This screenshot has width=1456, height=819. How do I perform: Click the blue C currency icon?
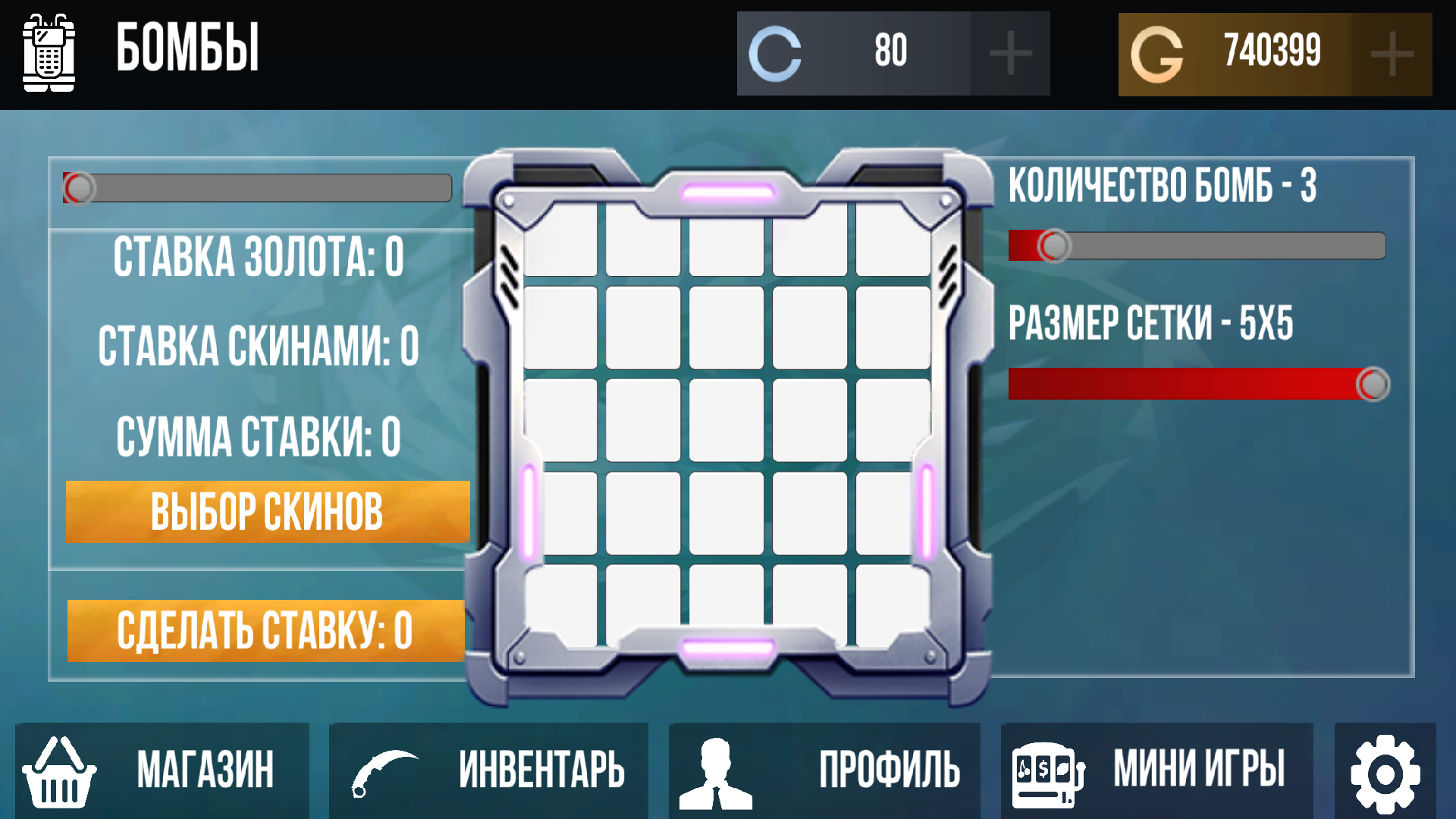pyautogui.click(x=775, y=52)
